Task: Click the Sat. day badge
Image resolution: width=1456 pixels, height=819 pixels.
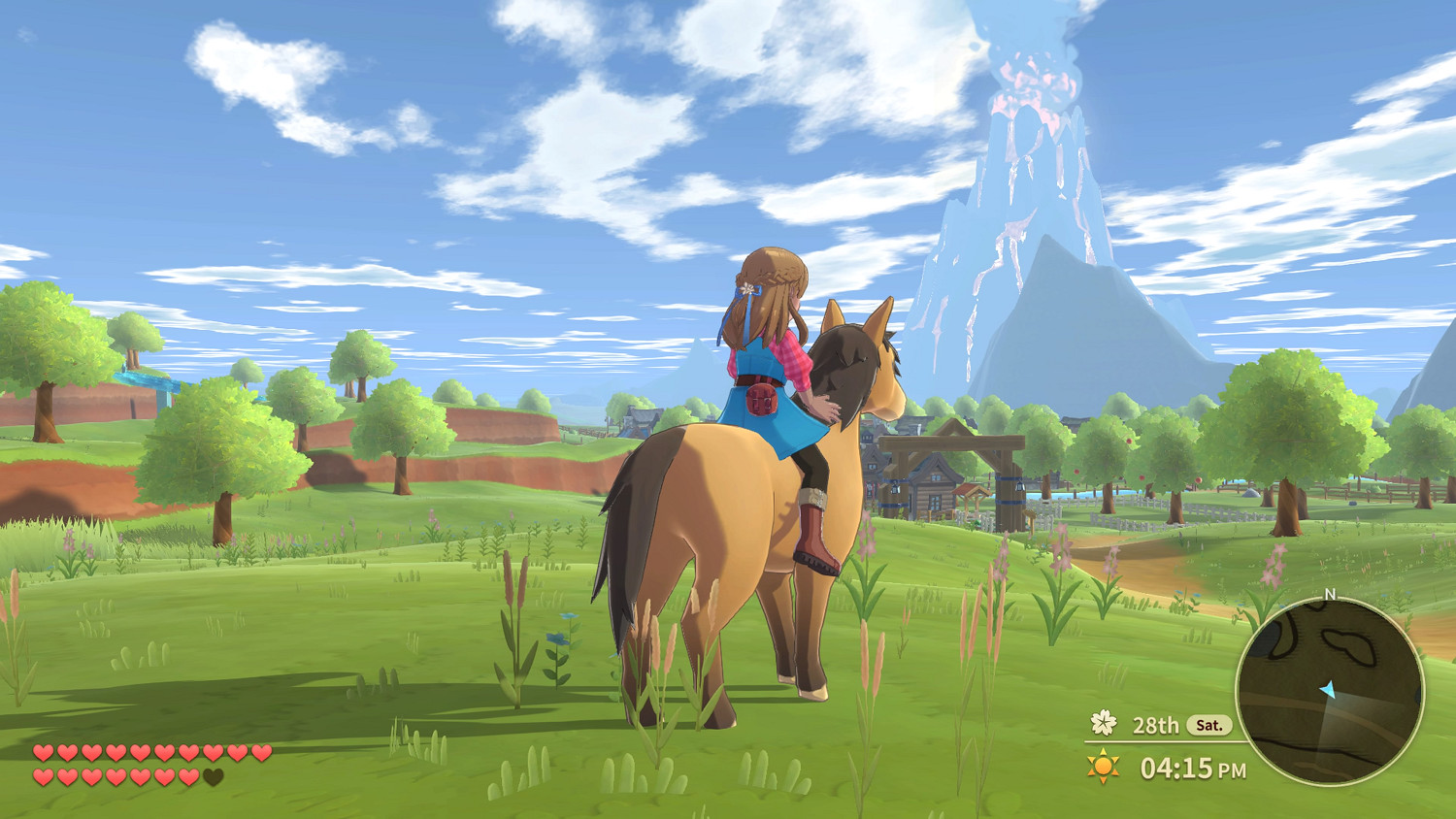Action: click(x=1209, y=725)
